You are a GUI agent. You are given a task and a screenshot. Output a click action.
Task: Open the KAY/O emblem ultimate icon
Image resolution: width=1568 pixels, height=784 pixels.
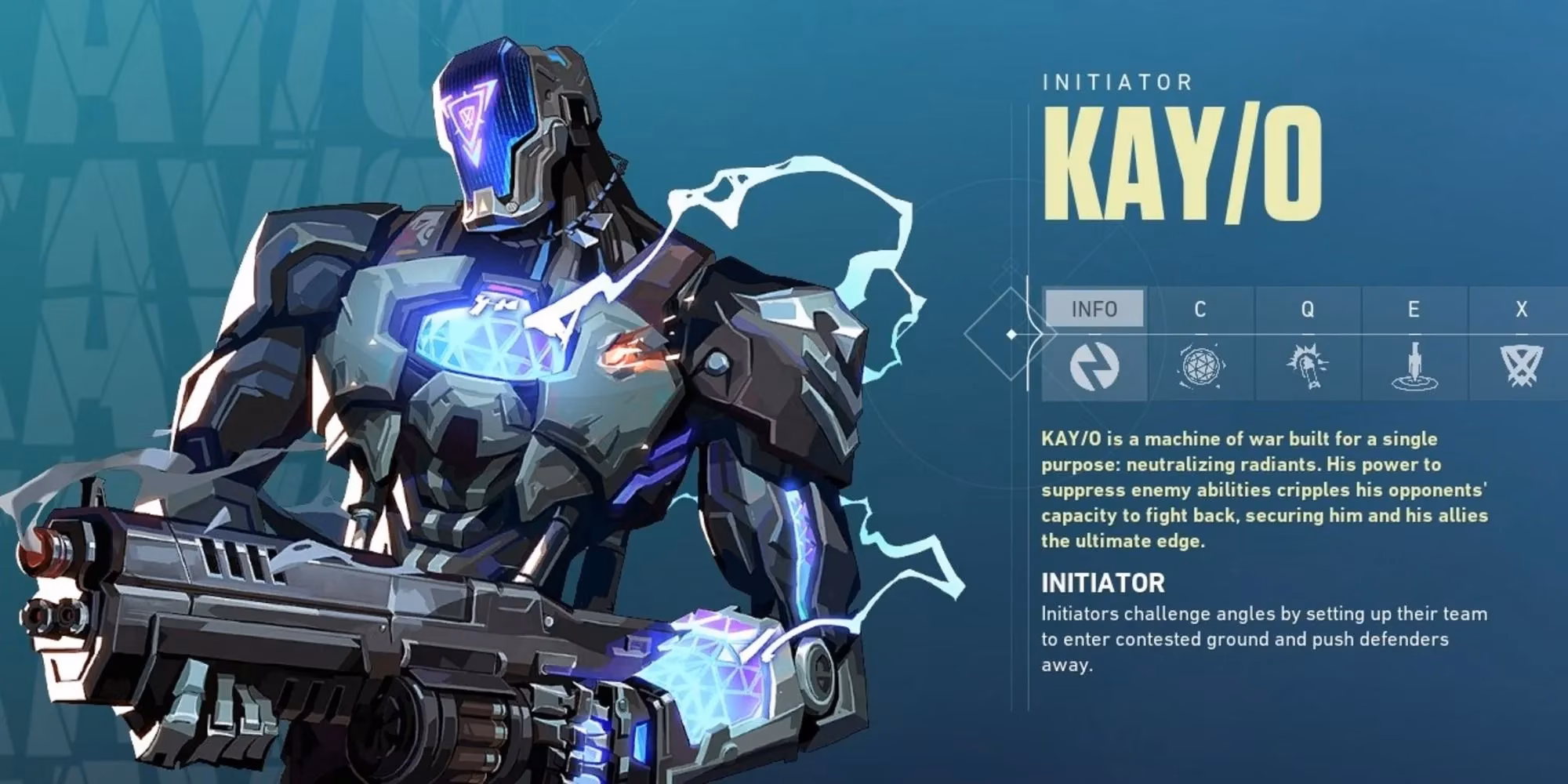click(x=1521, y=366)
